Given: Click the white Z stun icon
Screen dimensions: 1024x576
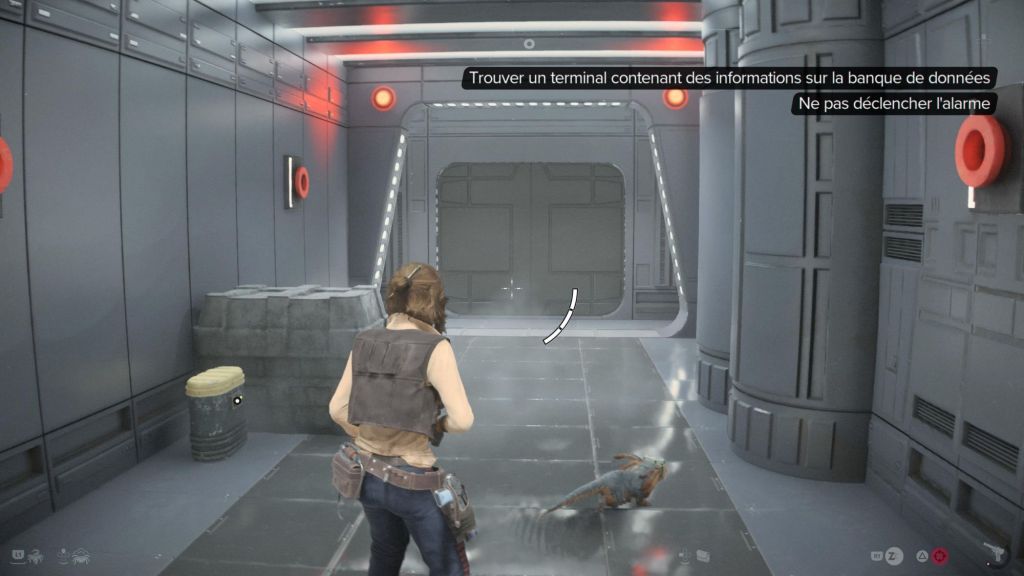Looking at the screenshot, I should pos(895,554).
